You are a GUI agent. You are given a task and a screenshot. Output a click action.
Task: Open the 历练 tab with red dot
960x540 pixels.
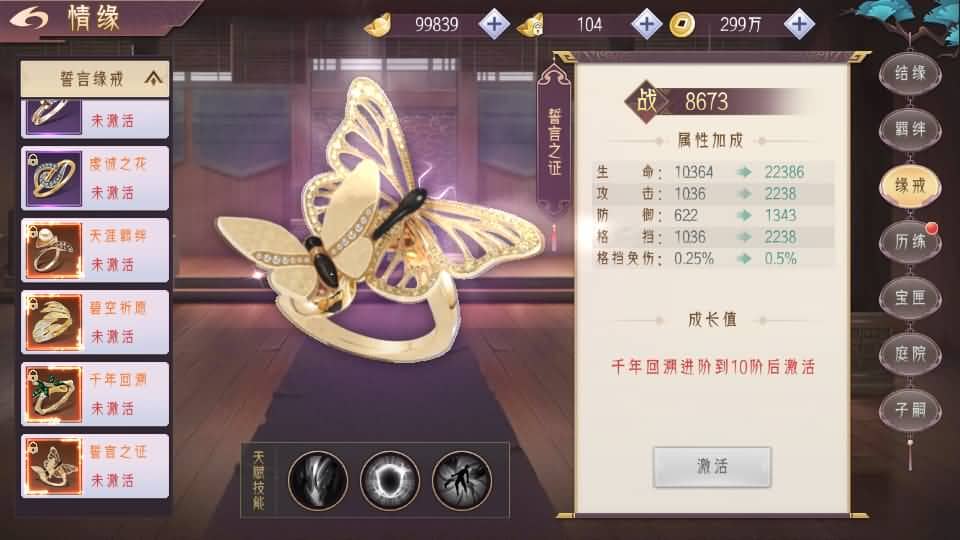click(910, 241)
